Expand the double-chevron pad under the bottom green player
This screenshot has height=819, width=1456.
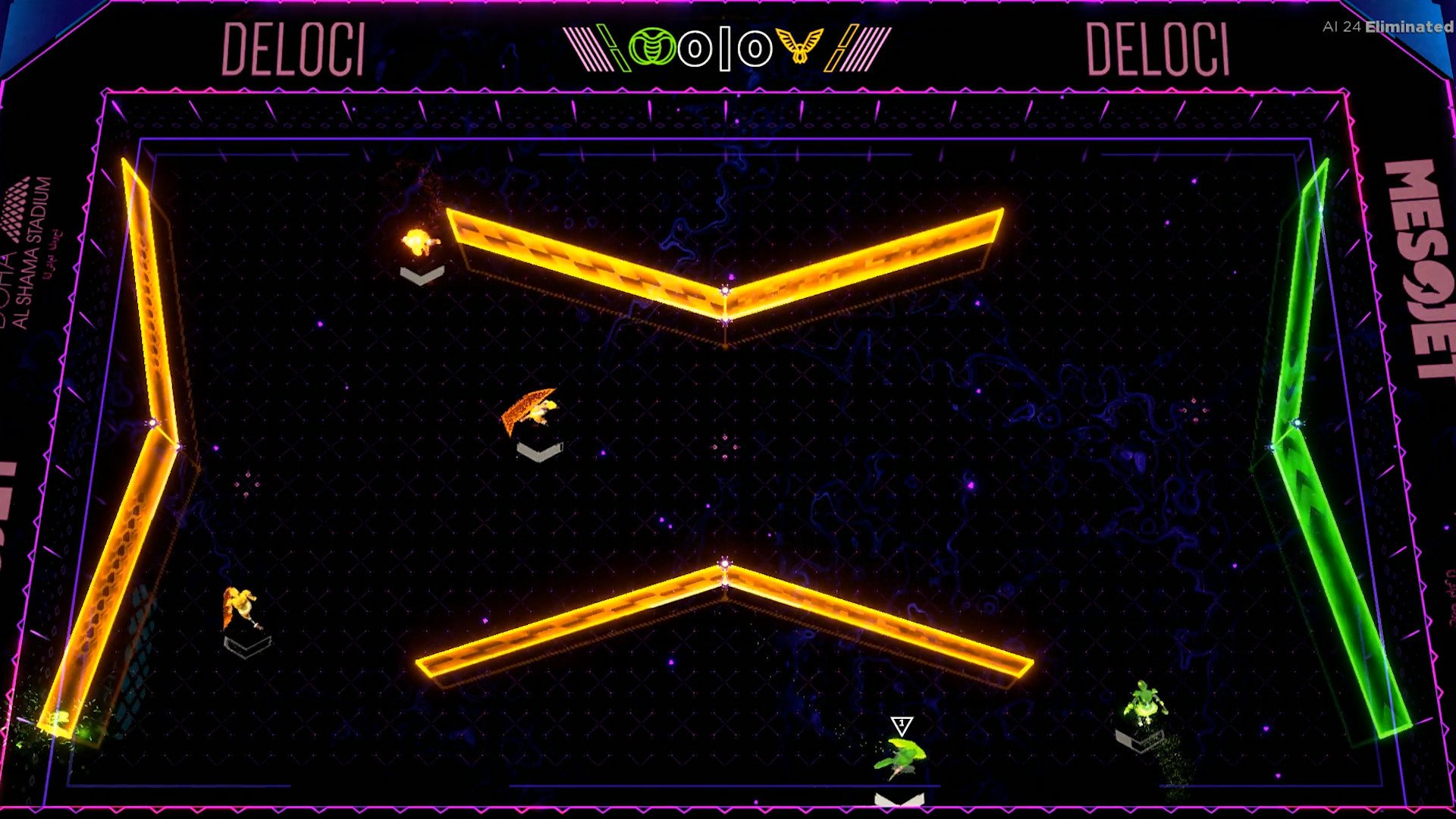pos(899,802)
